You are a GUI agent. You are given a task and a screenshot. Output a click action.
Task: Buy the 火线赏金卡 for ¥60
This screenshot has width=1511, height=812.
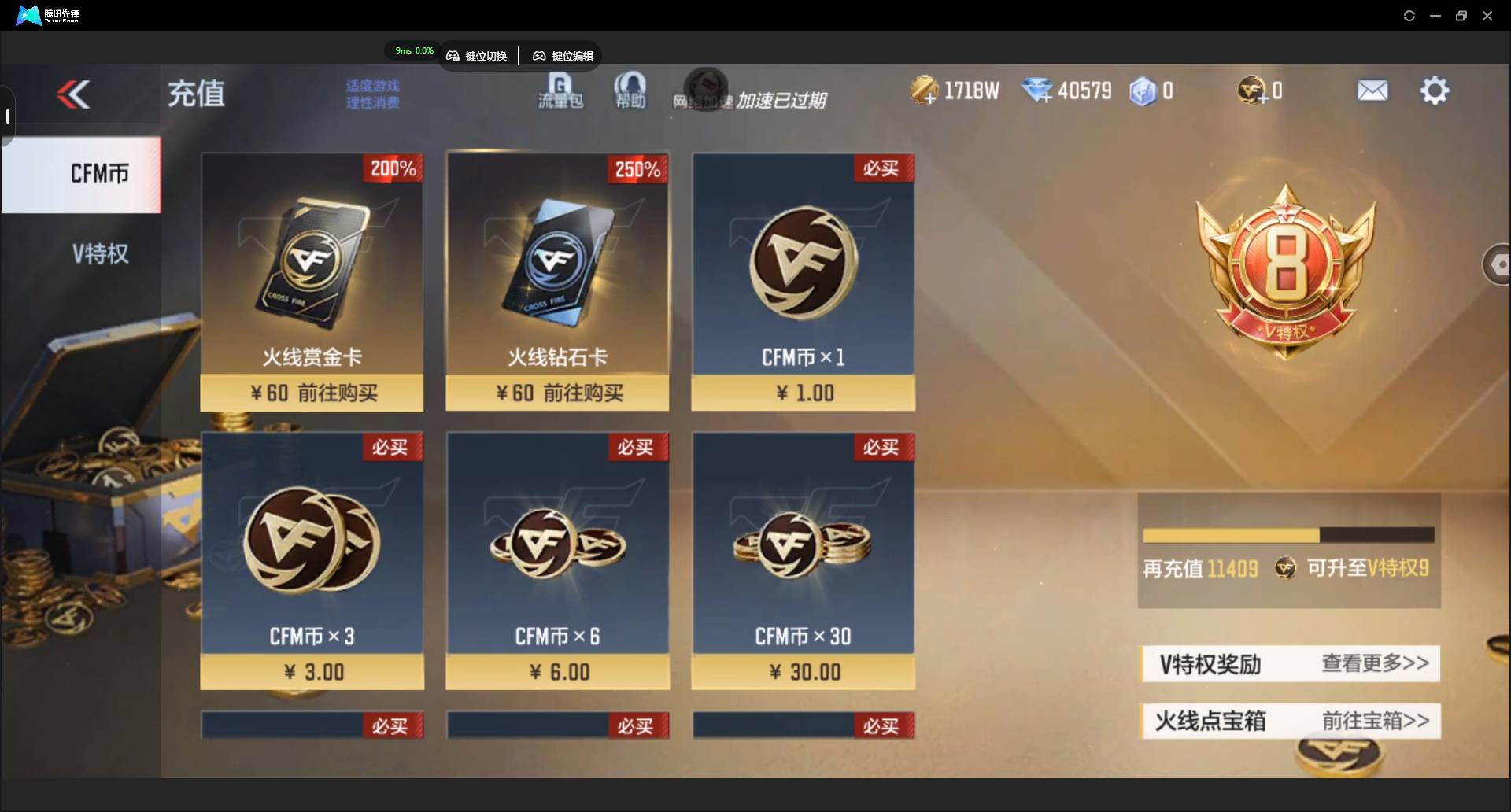312,393
